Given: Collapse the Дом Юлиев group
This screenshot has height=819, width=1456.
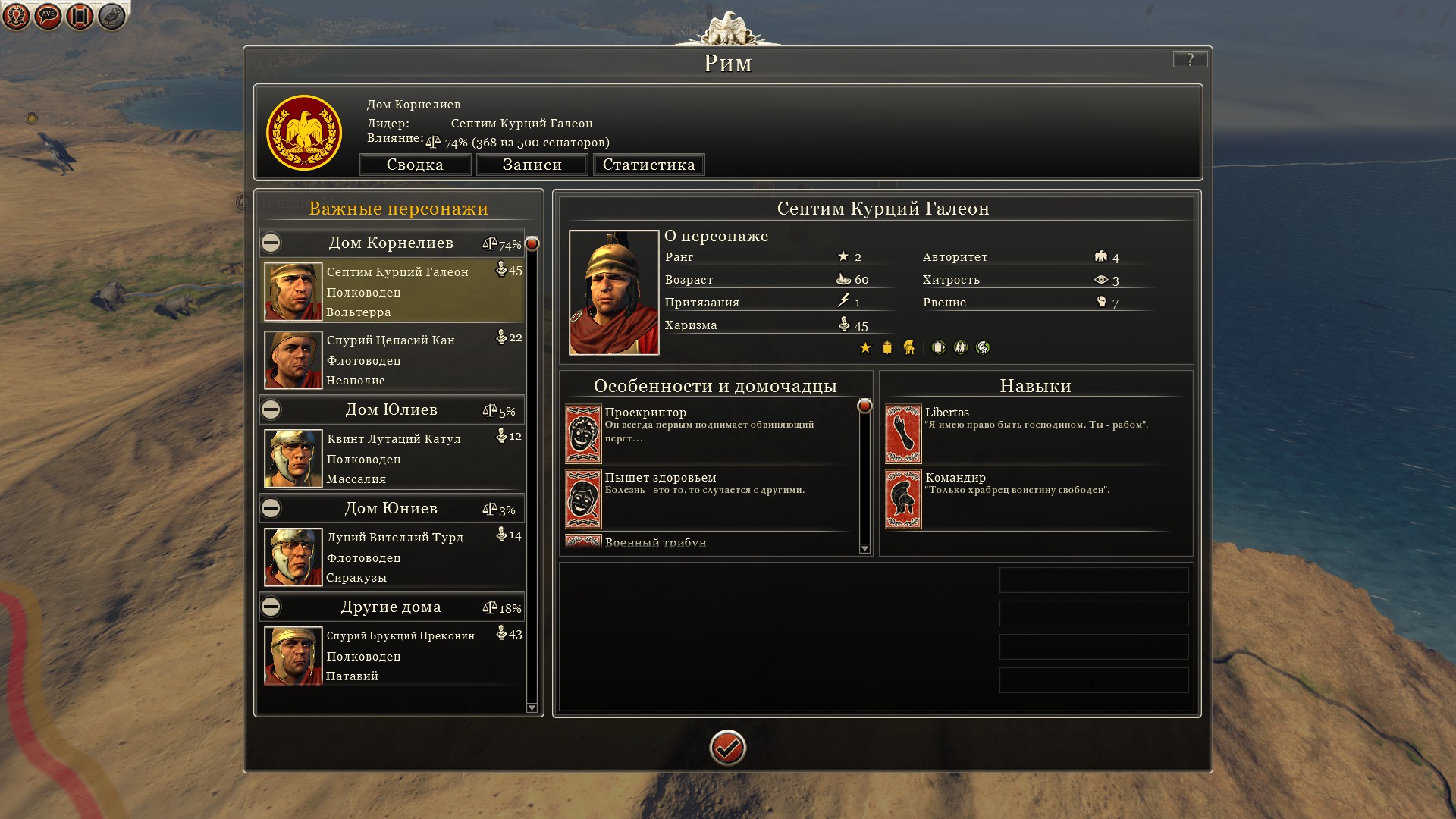Looking at the screenshot, I should click(x=271, y=409).
